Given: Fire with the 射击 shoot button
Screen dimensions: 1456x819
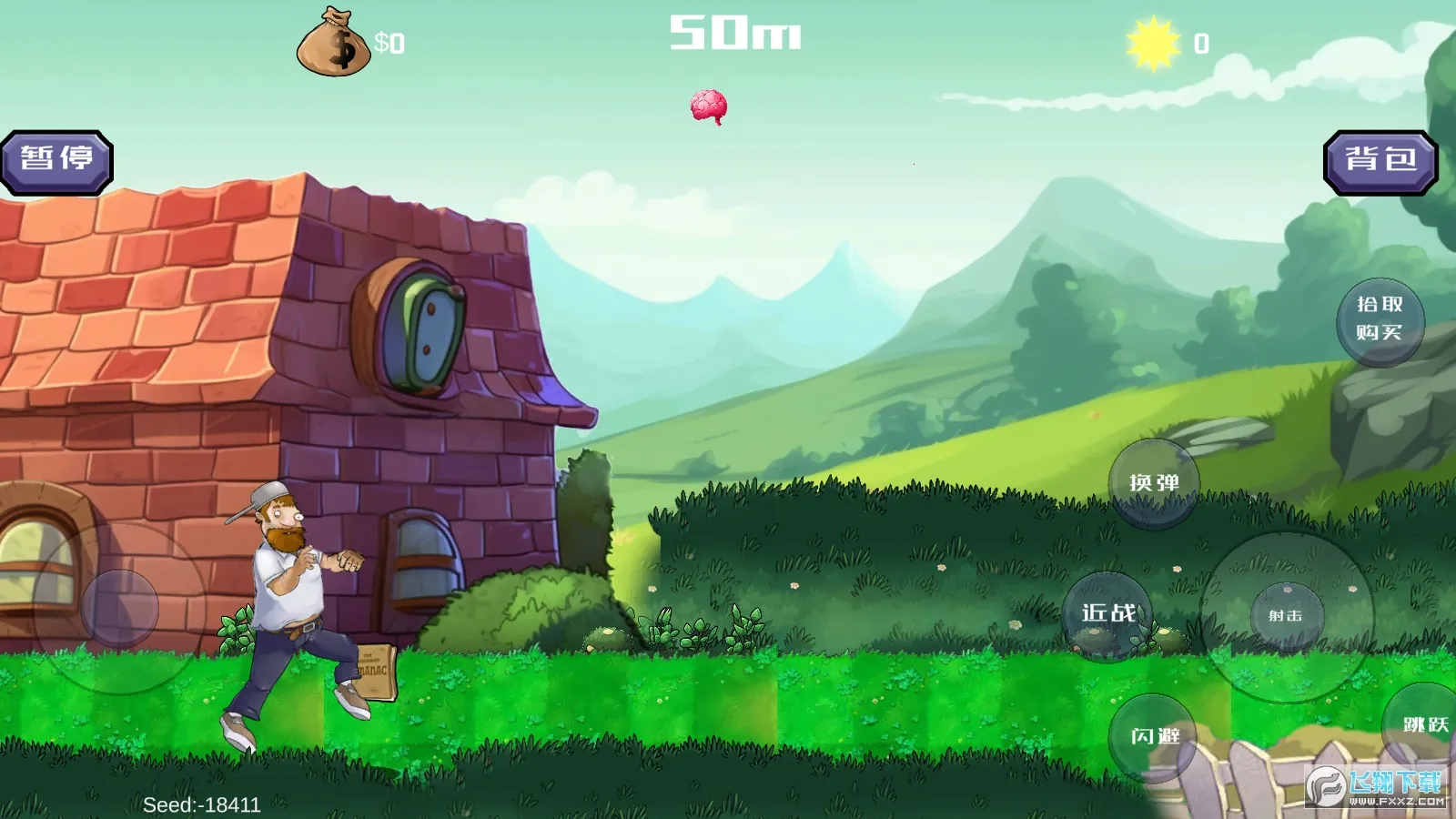Looking at the screenshot, I should pyautogui.click(x=1286, y=616).
